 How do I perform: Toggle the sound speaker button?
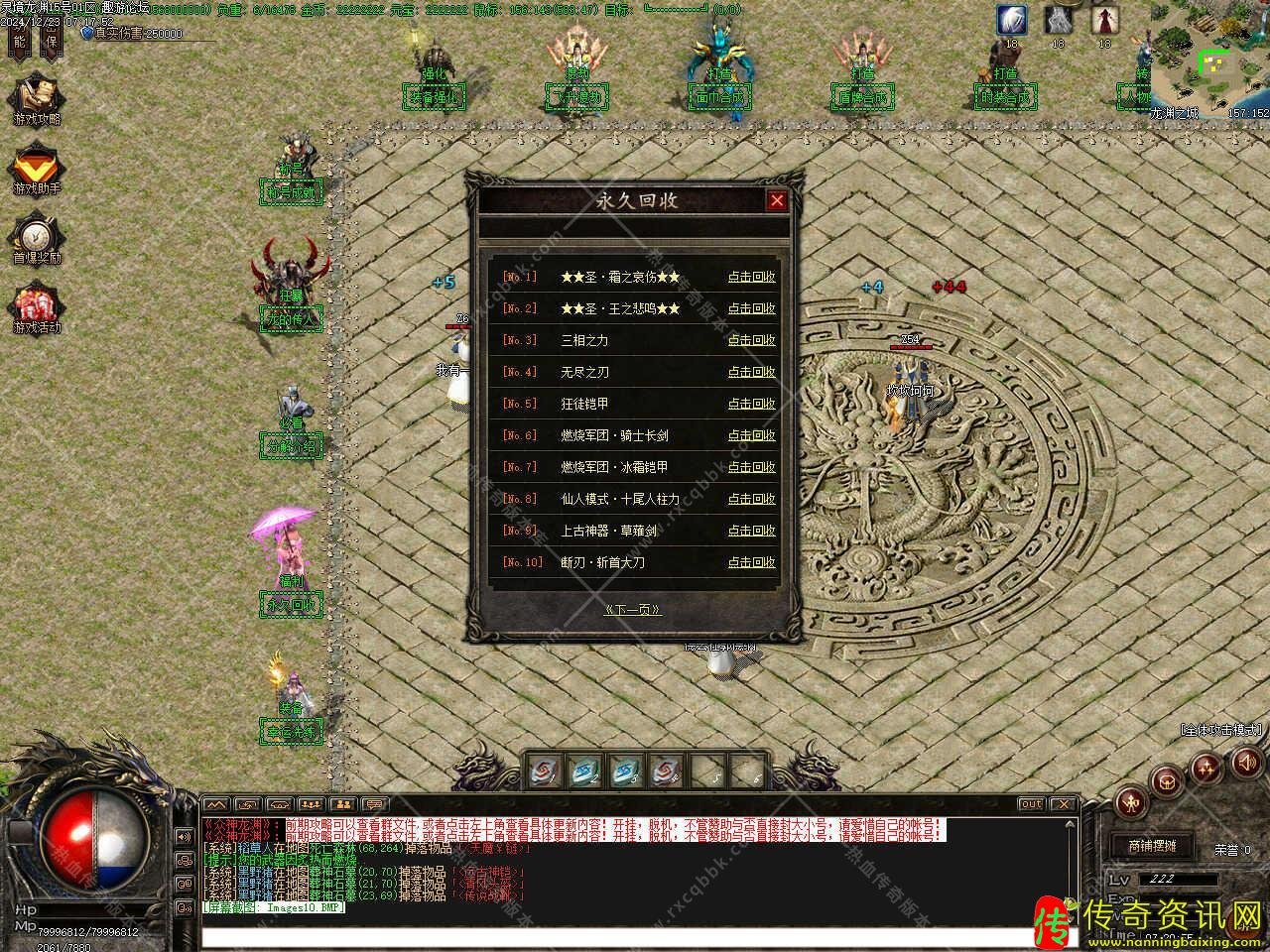1244,763
